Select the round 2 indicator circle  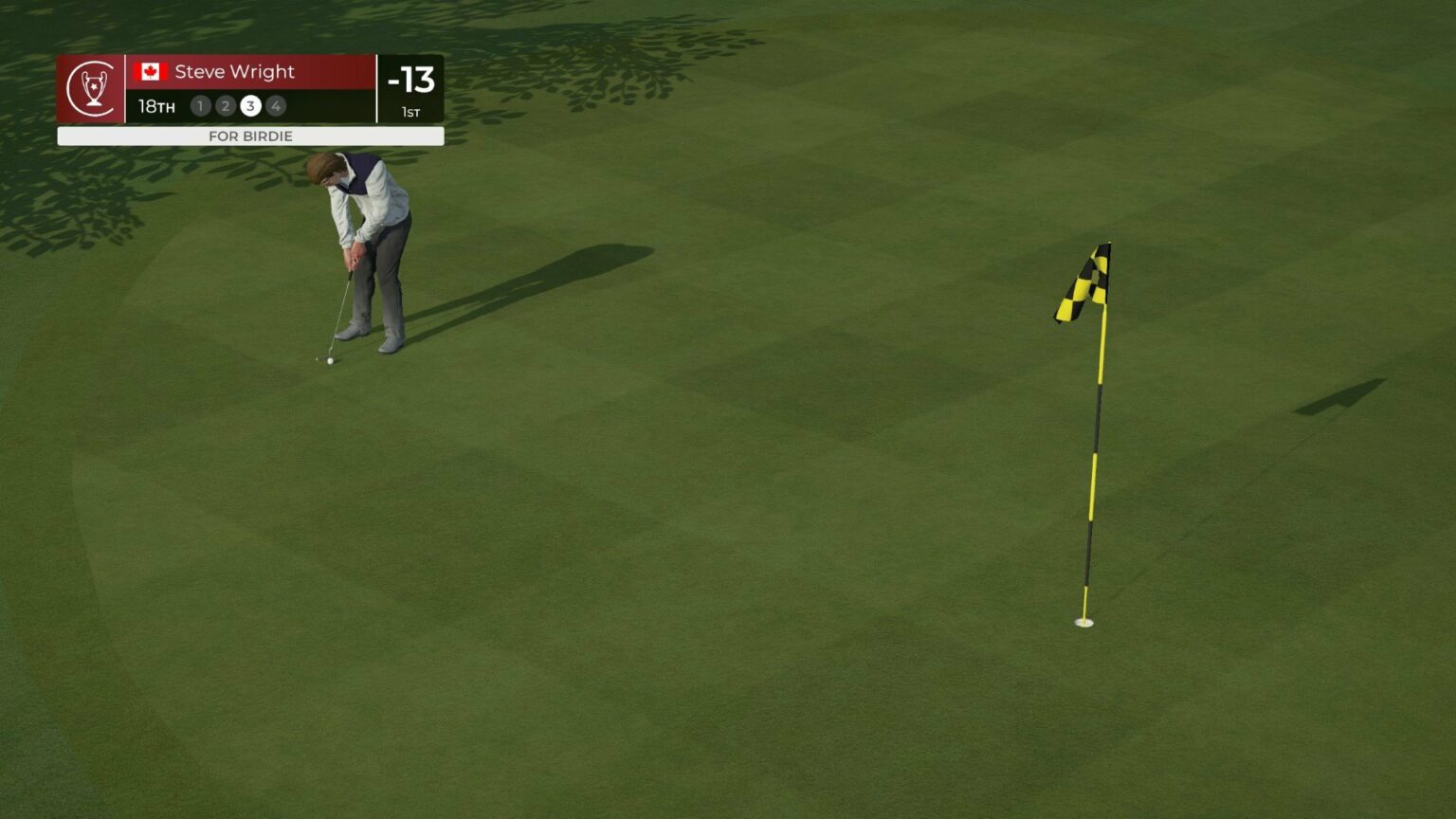226,106
